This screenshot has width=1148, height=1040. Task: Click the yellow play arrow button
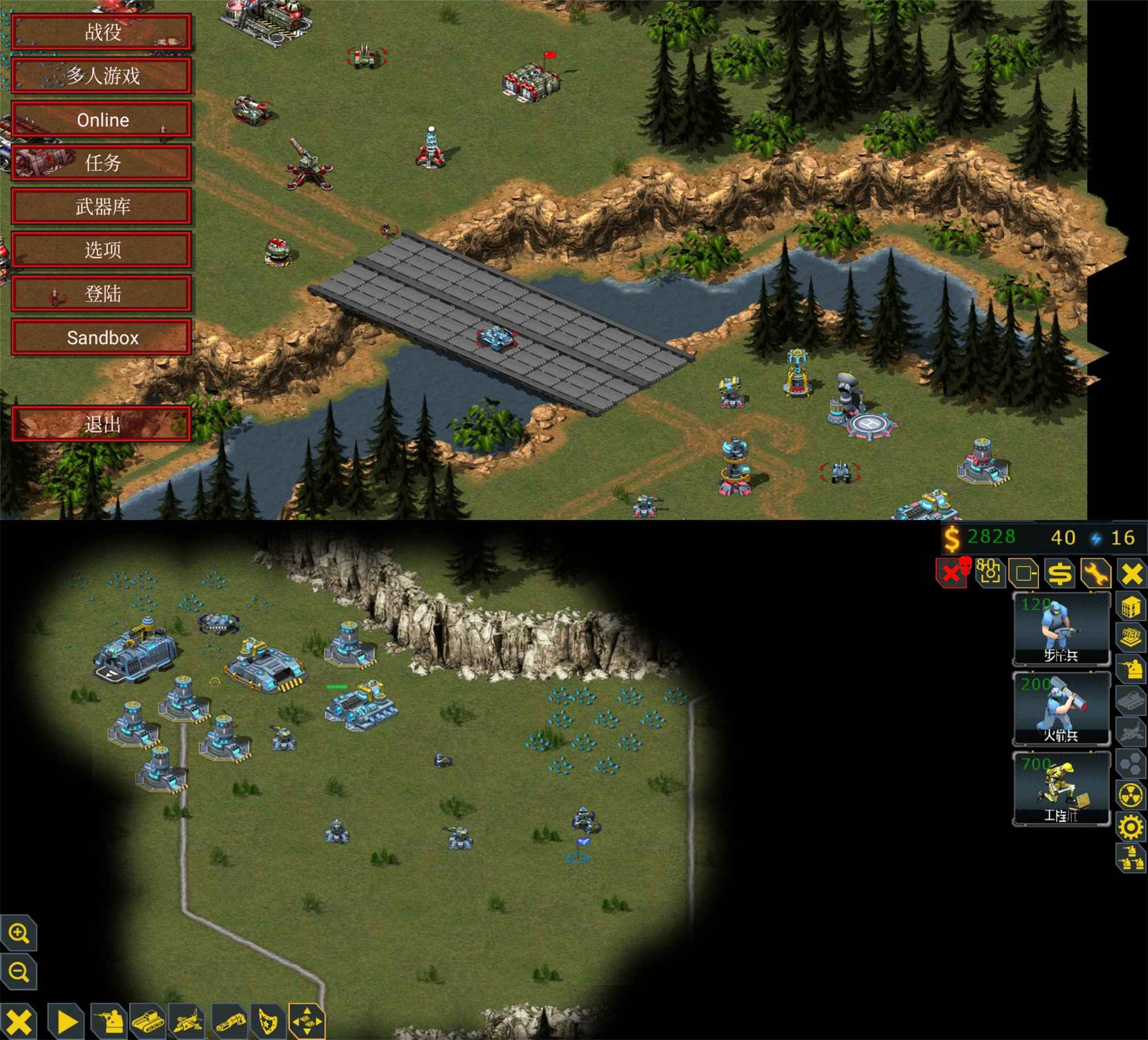coord(66,1021)
